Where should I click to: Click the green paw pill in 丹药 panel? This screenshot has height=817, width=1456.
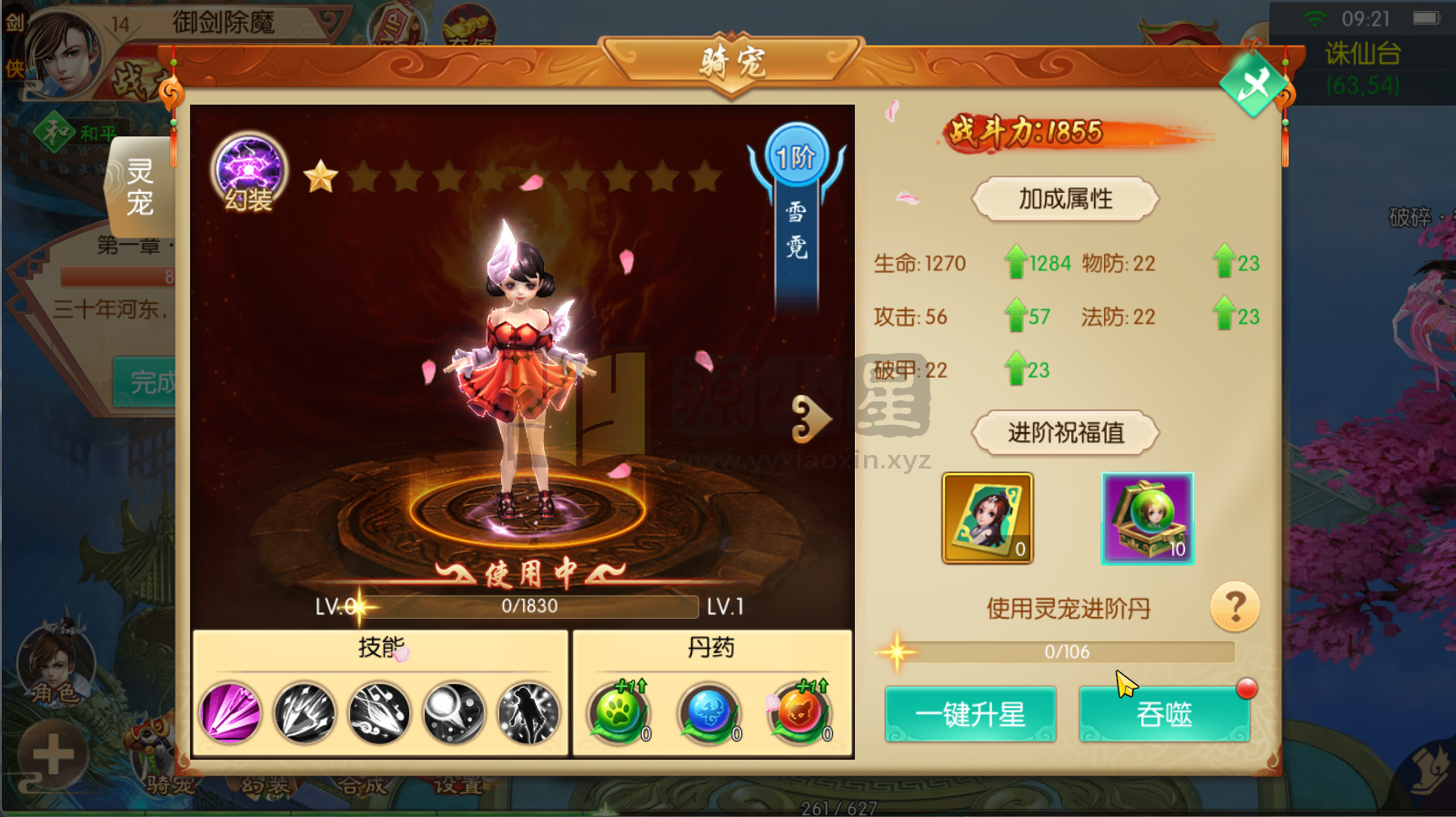[618, 713]
